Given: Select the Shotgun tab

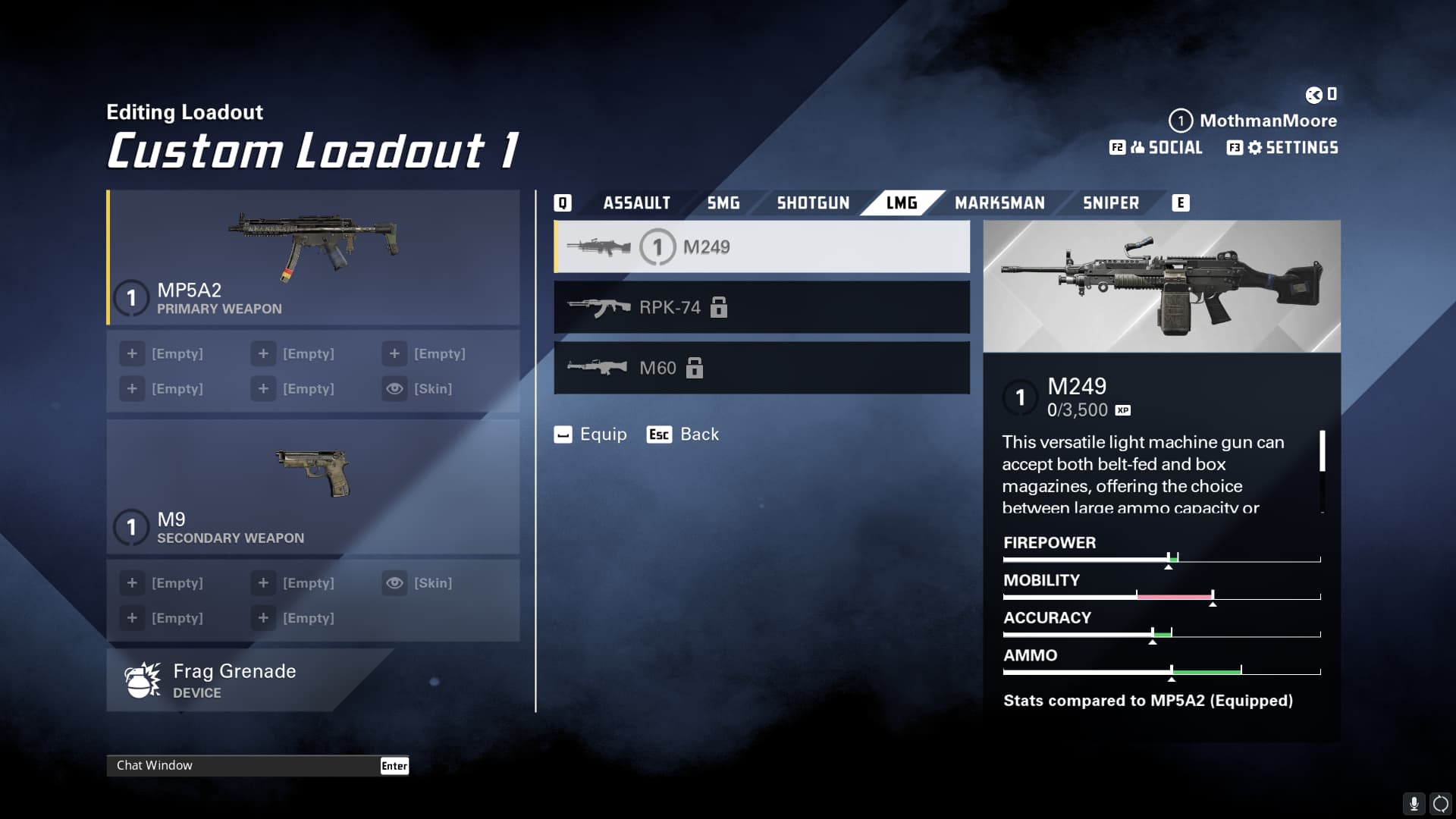Looking at the screenshot, I should coord(813,203).
